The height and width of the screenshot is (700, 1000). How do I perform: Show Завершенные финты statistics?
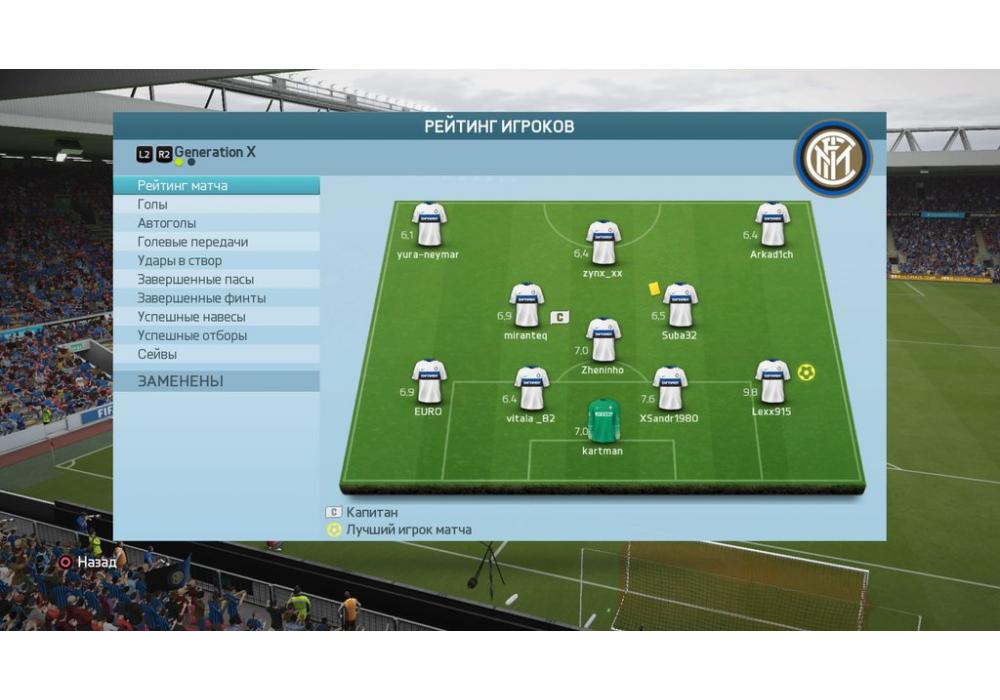[x=202, y=298]
